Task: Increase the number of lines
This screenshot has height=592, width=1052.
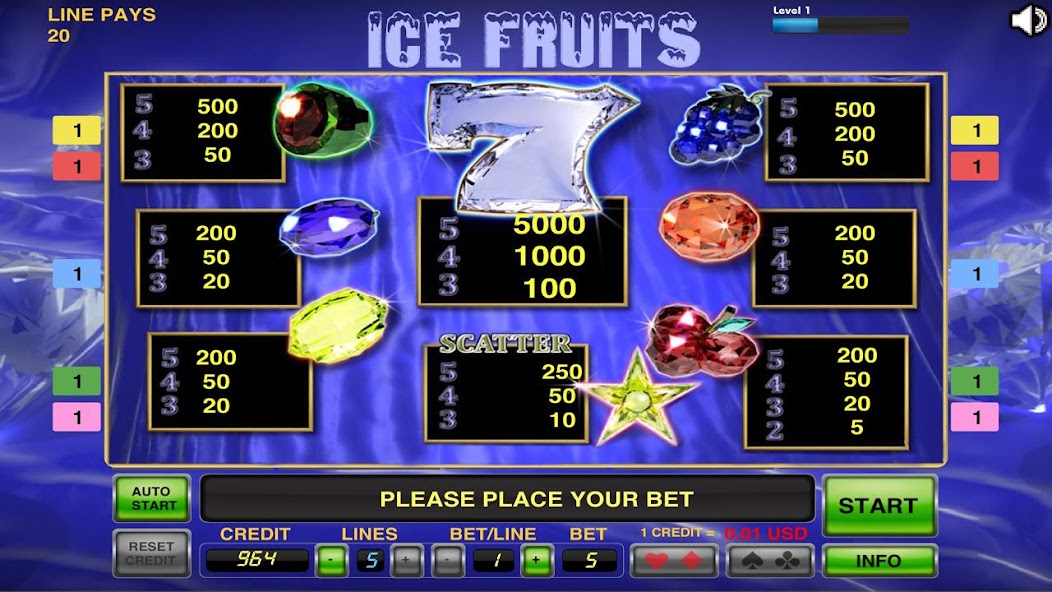Action: [x=406, y=561]
